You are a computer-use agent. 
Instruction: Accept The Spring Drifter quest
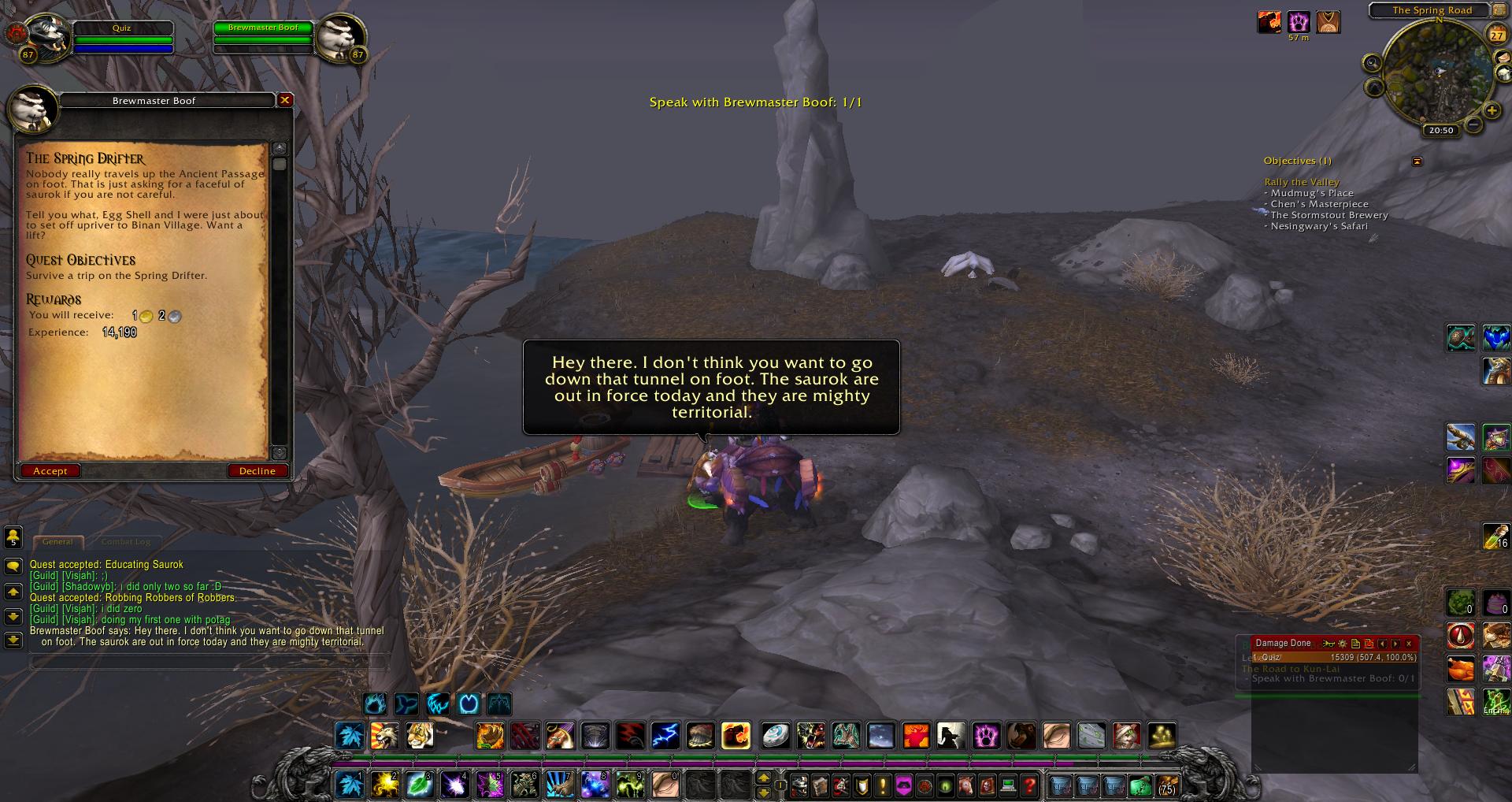pyautogui.click(x=50, y=471)
